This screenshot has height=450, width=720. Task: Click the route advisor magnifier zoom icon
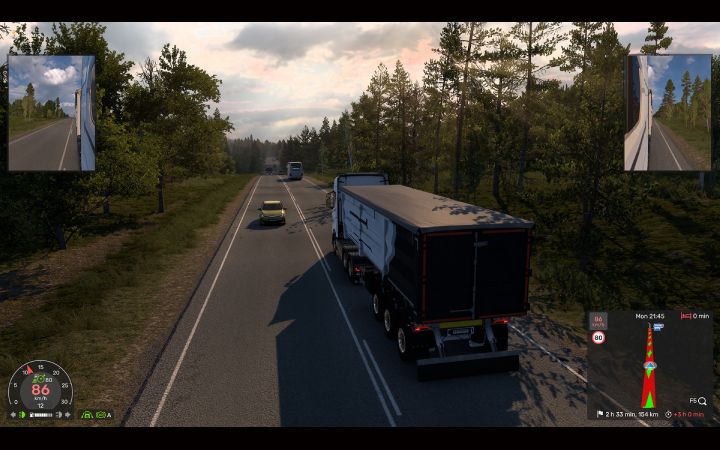702,401
